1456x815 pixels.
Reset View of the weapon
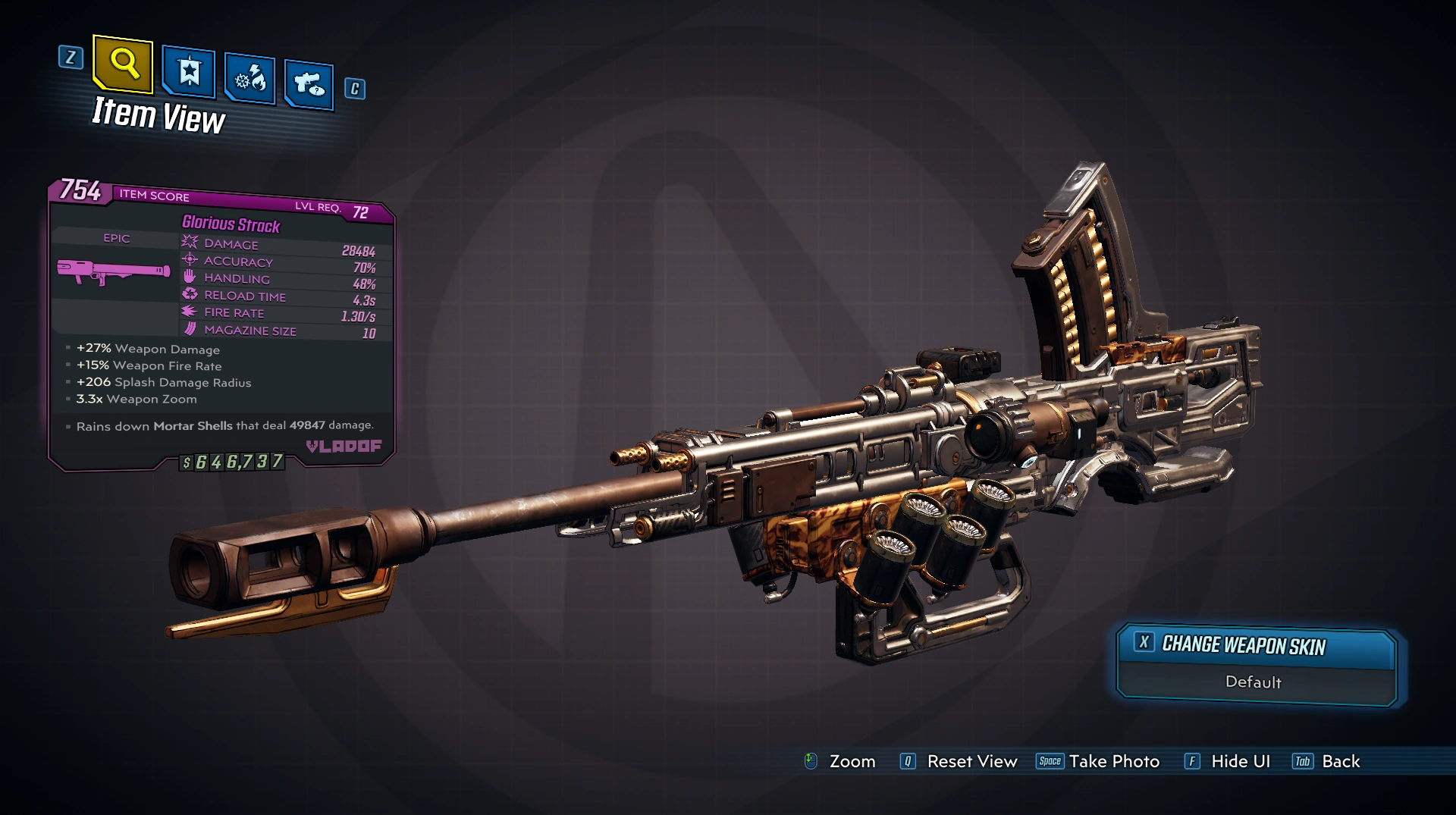pyautogui.click(x=959, y=761)
